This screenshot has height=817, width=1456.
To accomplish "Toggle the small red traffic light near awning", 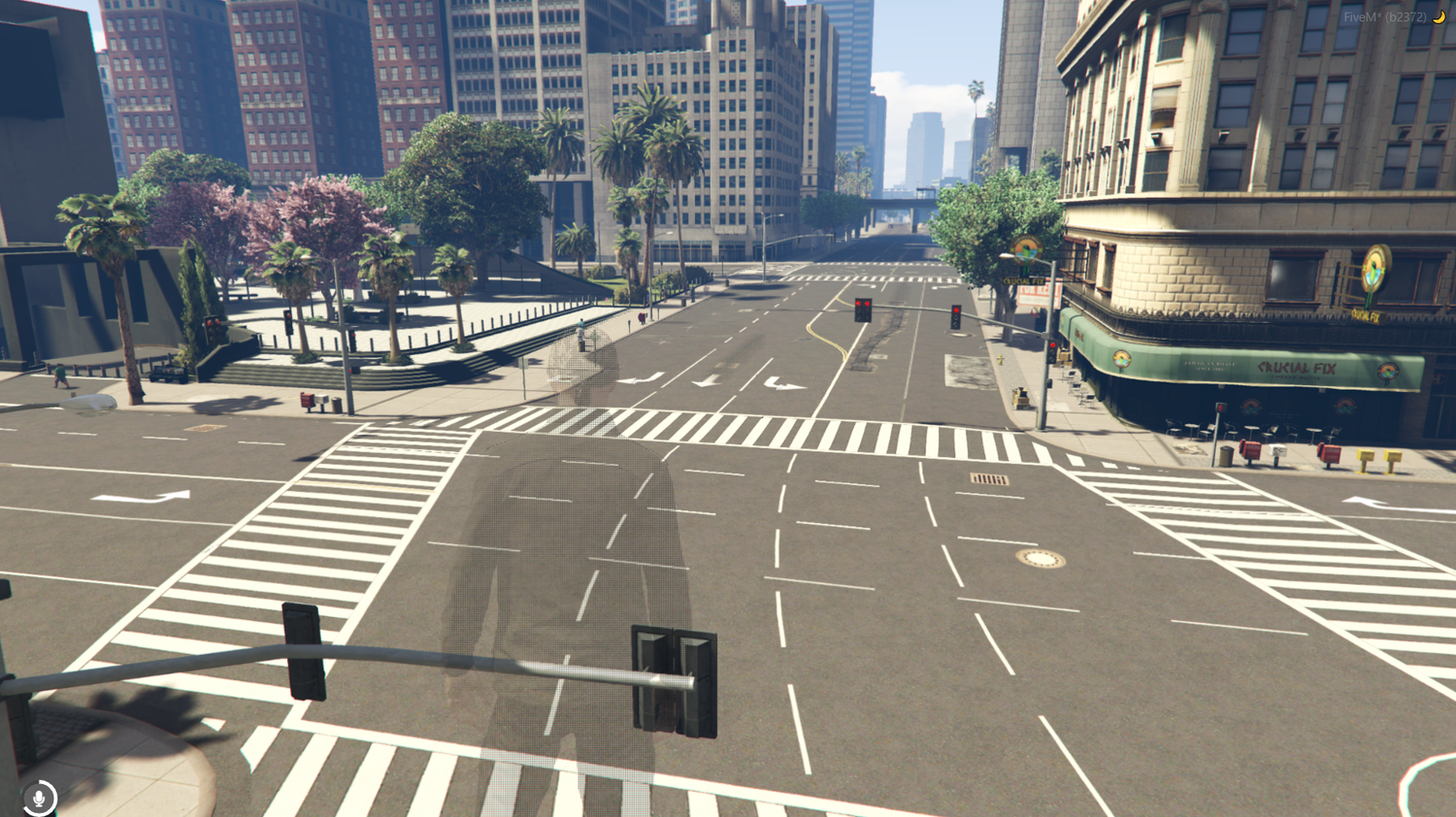I will pos(1053,344).
